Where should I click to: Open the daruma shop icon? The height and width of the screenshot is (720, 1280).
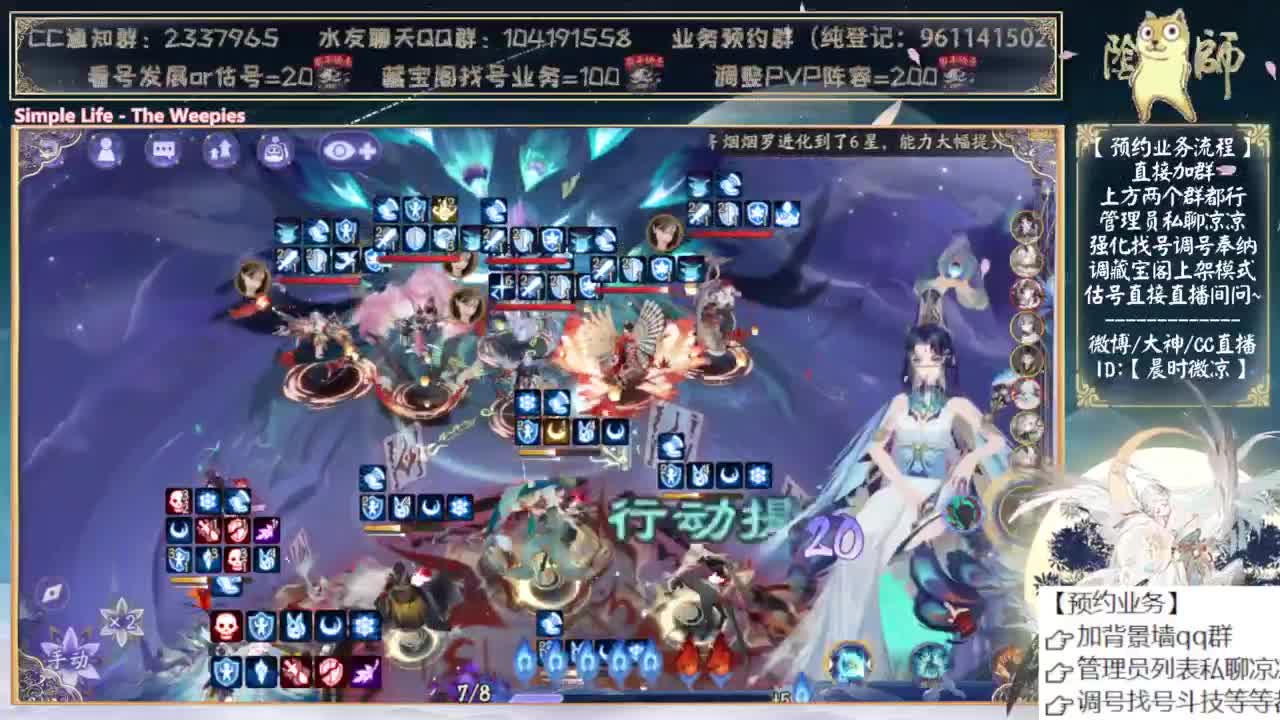tap(273, 150)
